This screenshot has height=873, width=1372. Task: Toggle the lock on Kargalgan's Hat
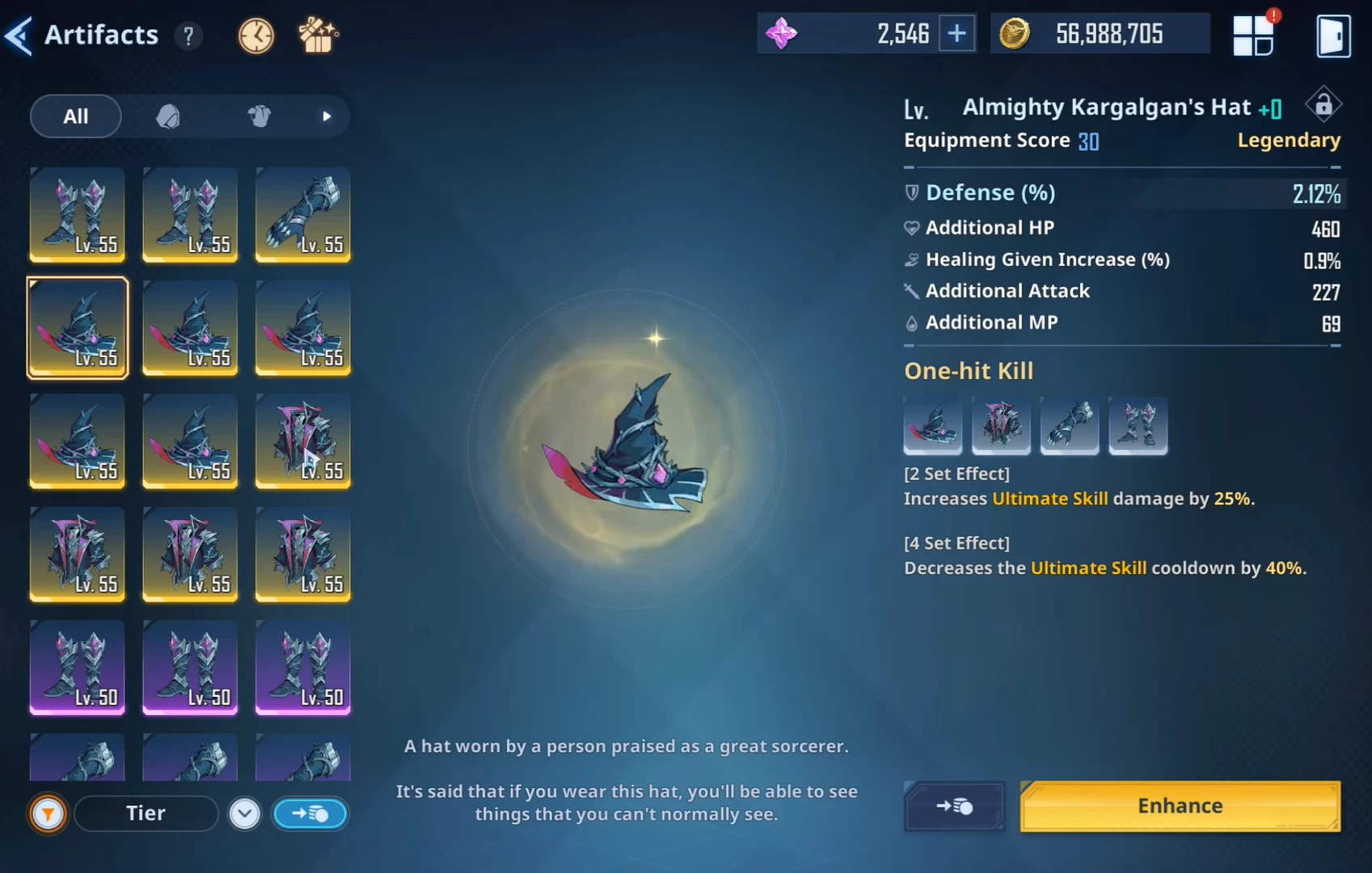coord(1323,105)
